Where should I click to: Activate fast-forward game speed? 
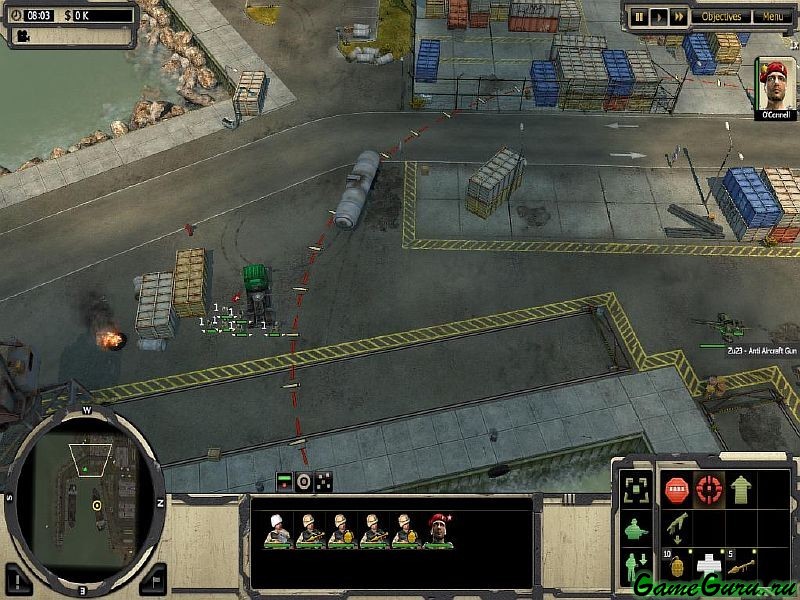pyautogui.click(x=678, y=16)
